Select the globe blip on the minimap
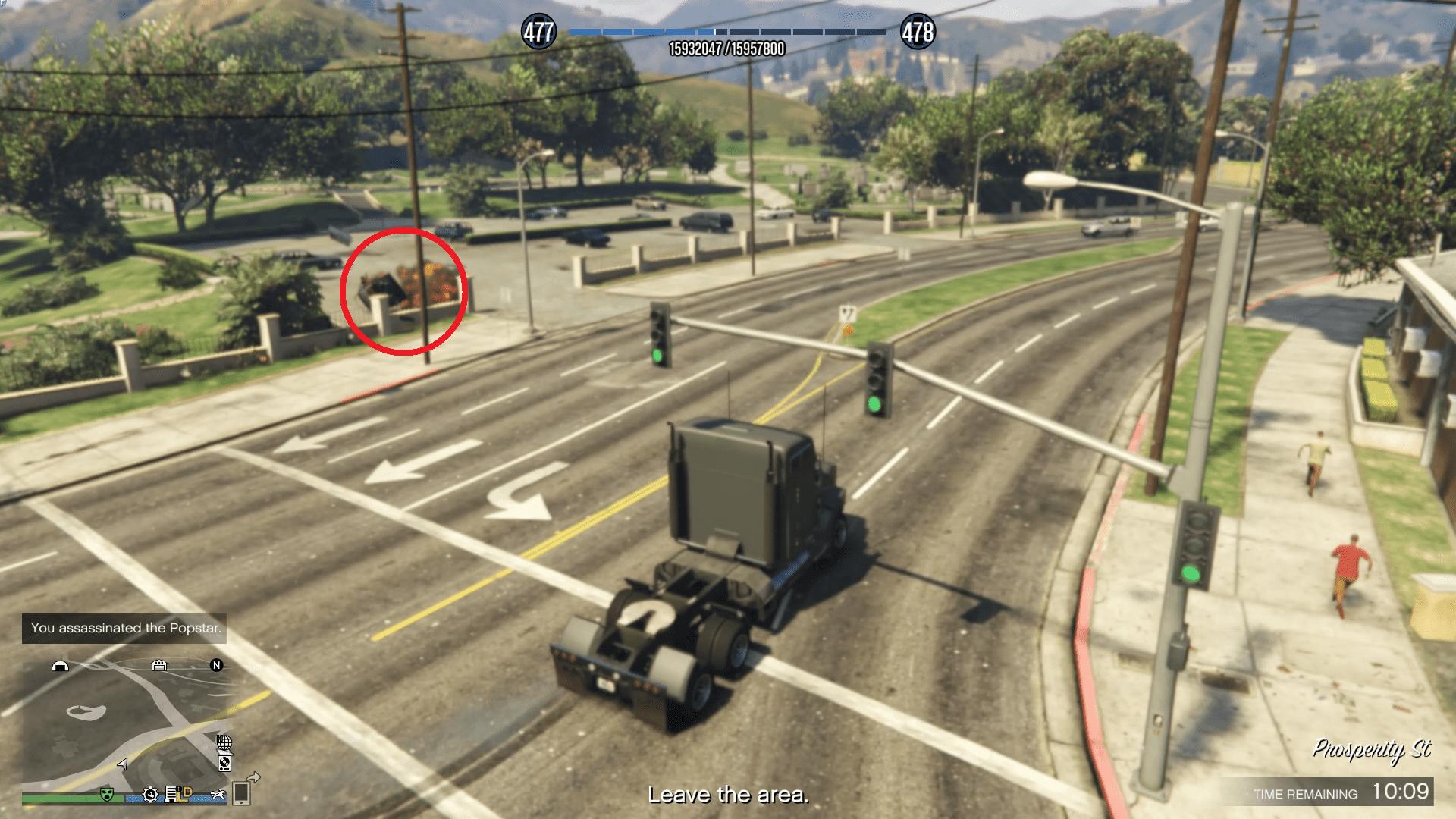This screenshot has height=819, width=1456. [224, 742]
